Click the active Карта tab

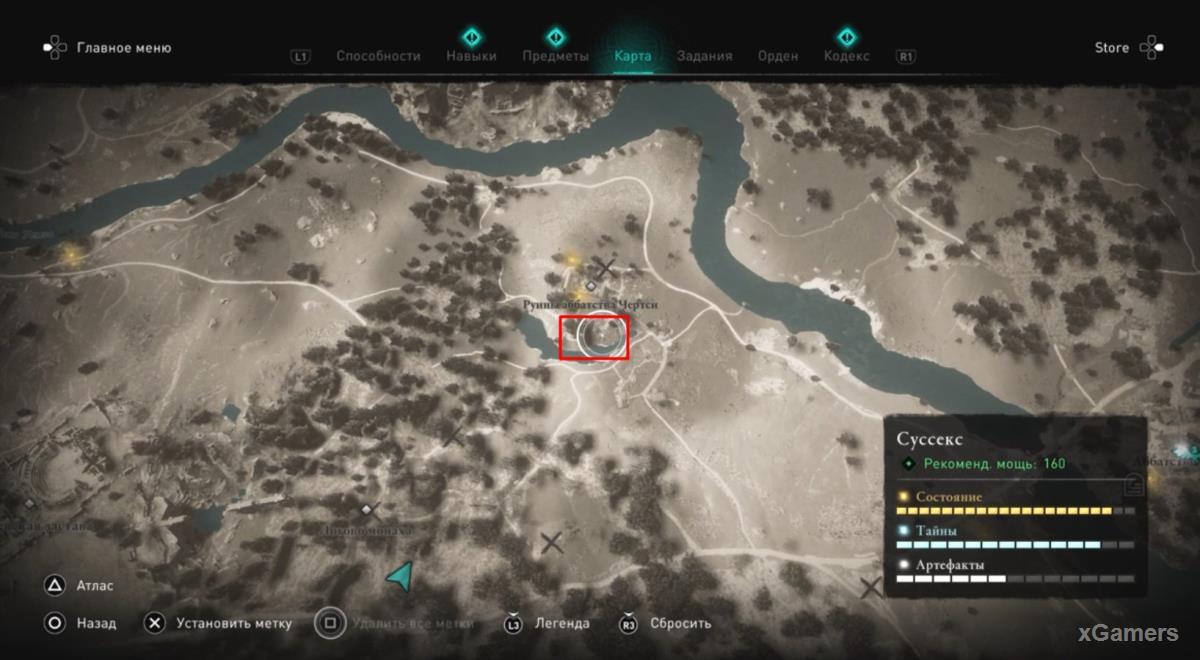(632, 56)
